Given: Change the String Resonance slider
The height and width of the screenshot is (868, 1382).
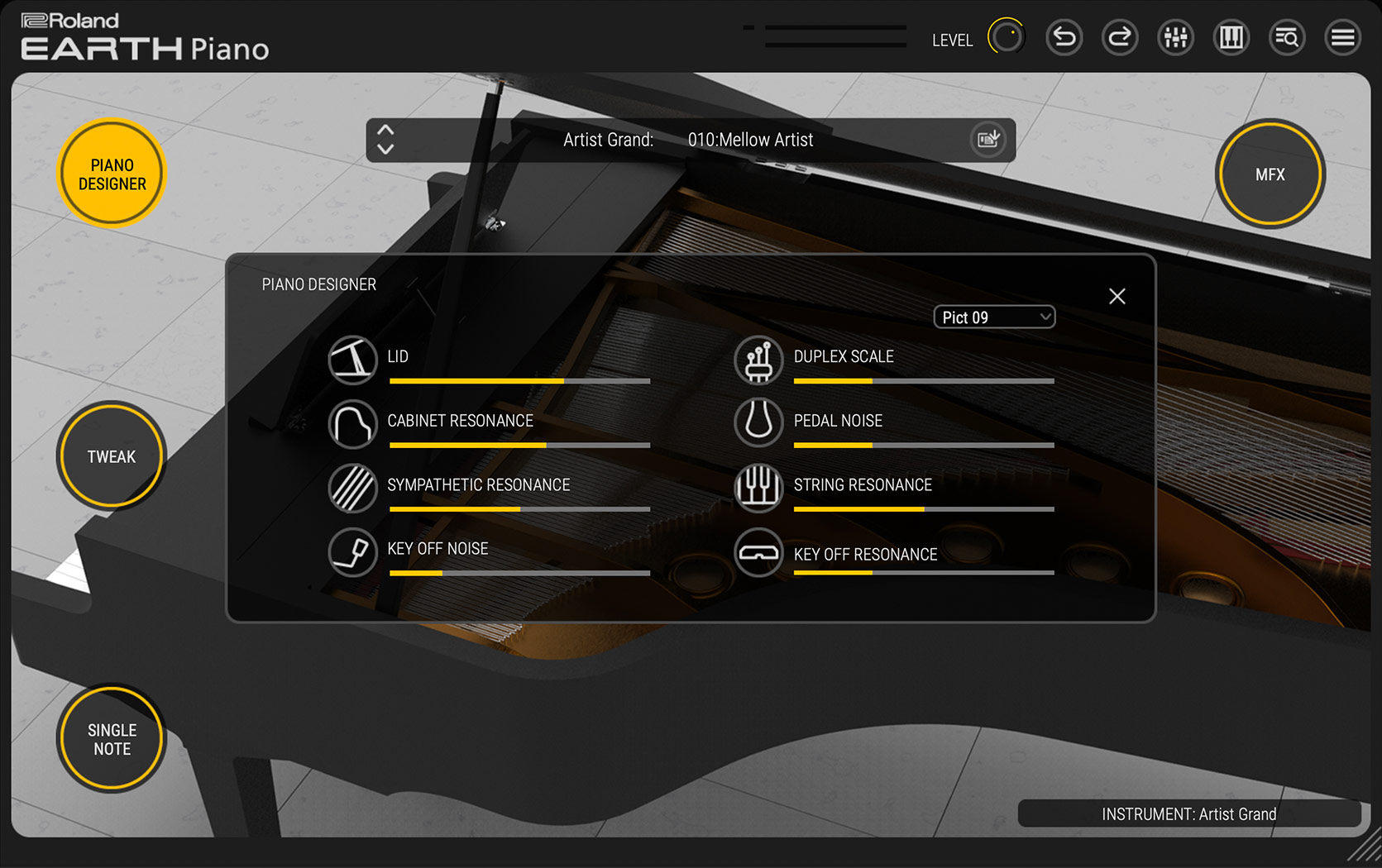Looking at the screenshot, I should (924, 509).
